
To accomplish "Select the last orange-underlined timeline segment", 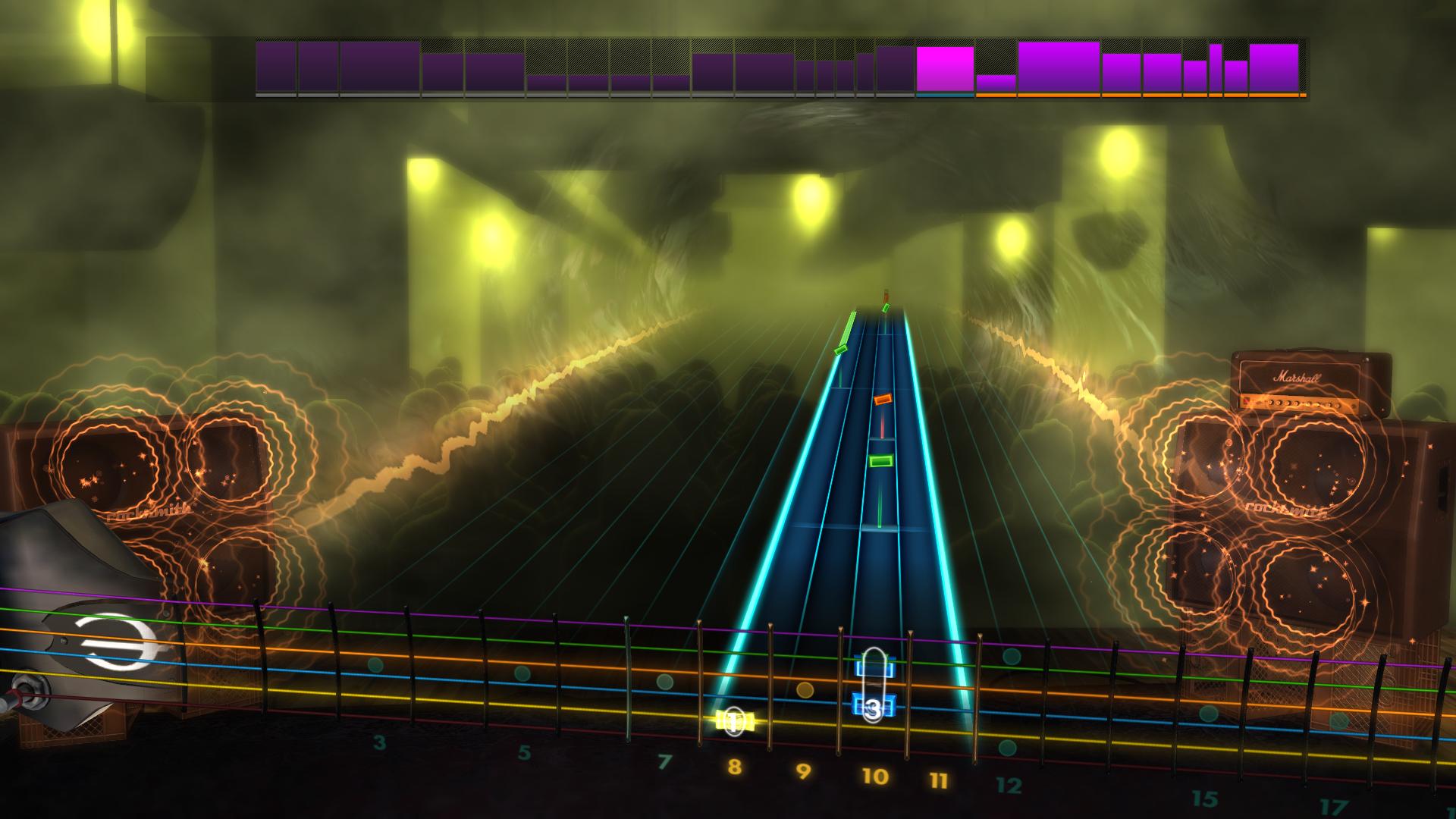I will coord(1274,68).
